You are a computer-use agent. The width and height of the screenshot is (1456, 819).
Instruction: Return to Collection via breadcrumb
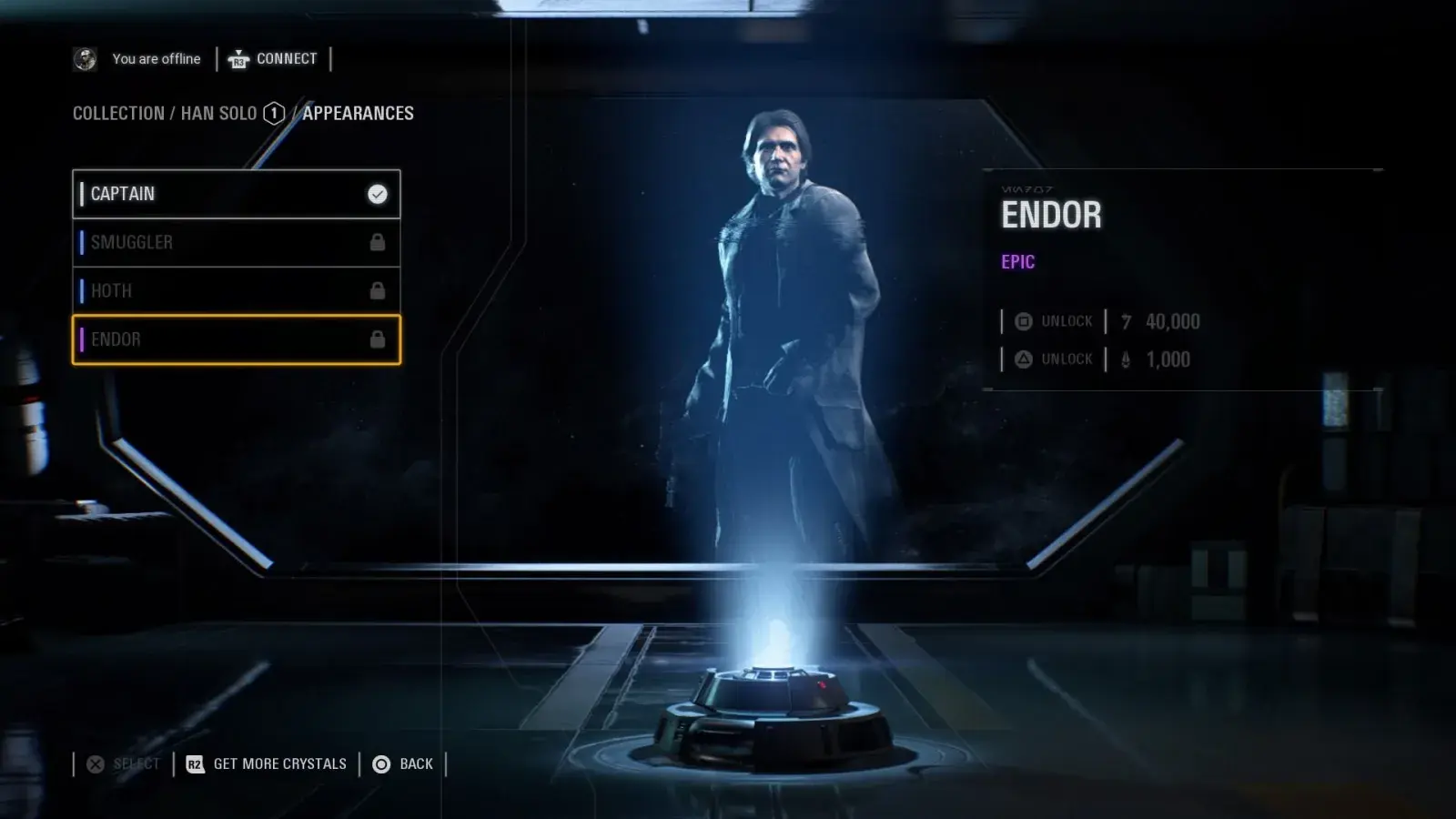click(x=118, y=114)
